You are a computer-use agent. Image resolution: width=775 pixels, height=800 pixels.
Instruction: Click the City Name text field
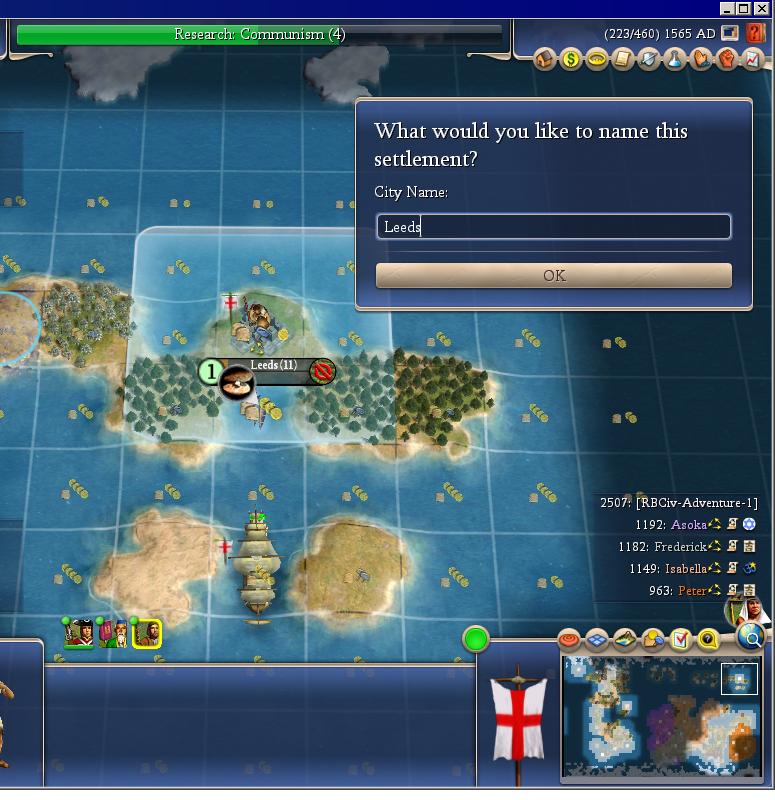(x=553, y=227)
